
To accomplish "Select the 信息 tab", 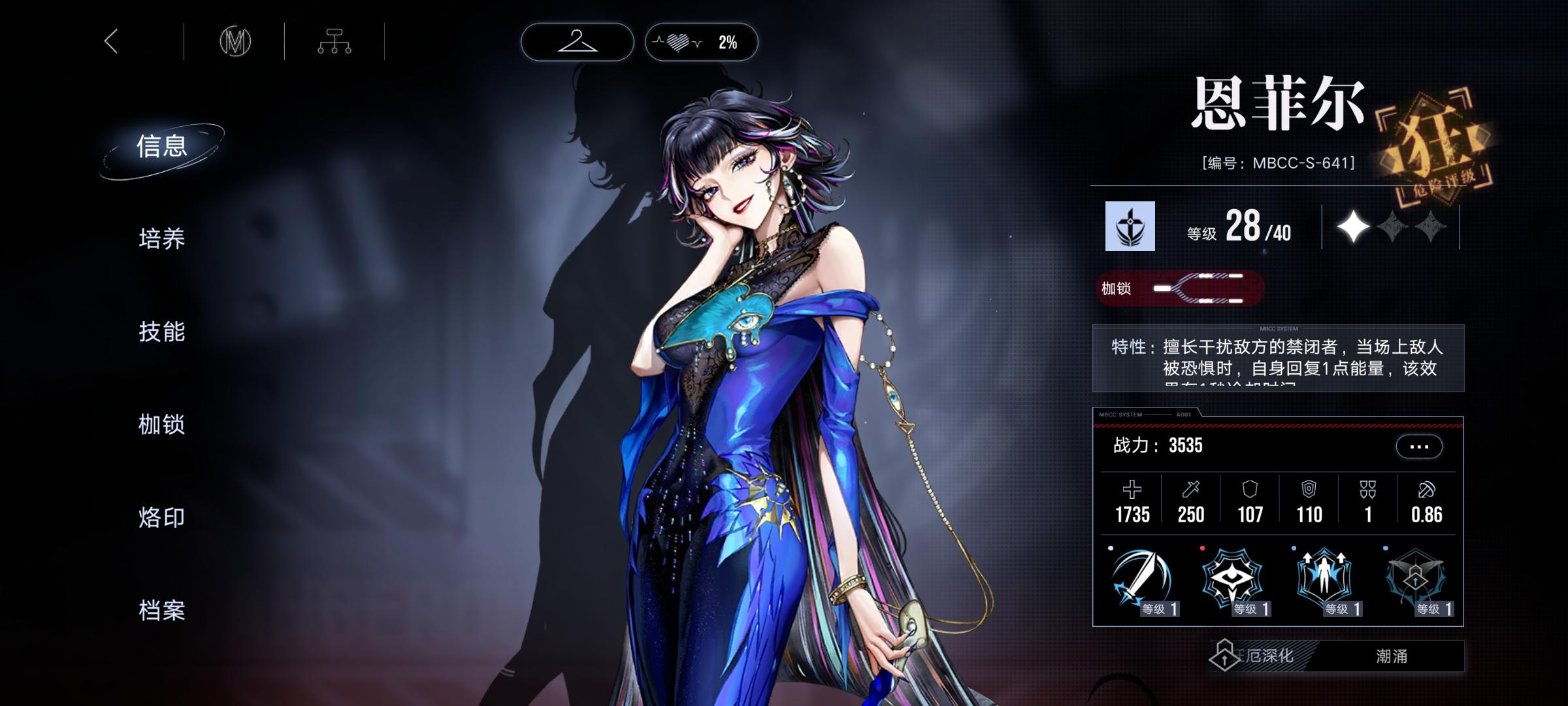I will click(x=162, y=146).
